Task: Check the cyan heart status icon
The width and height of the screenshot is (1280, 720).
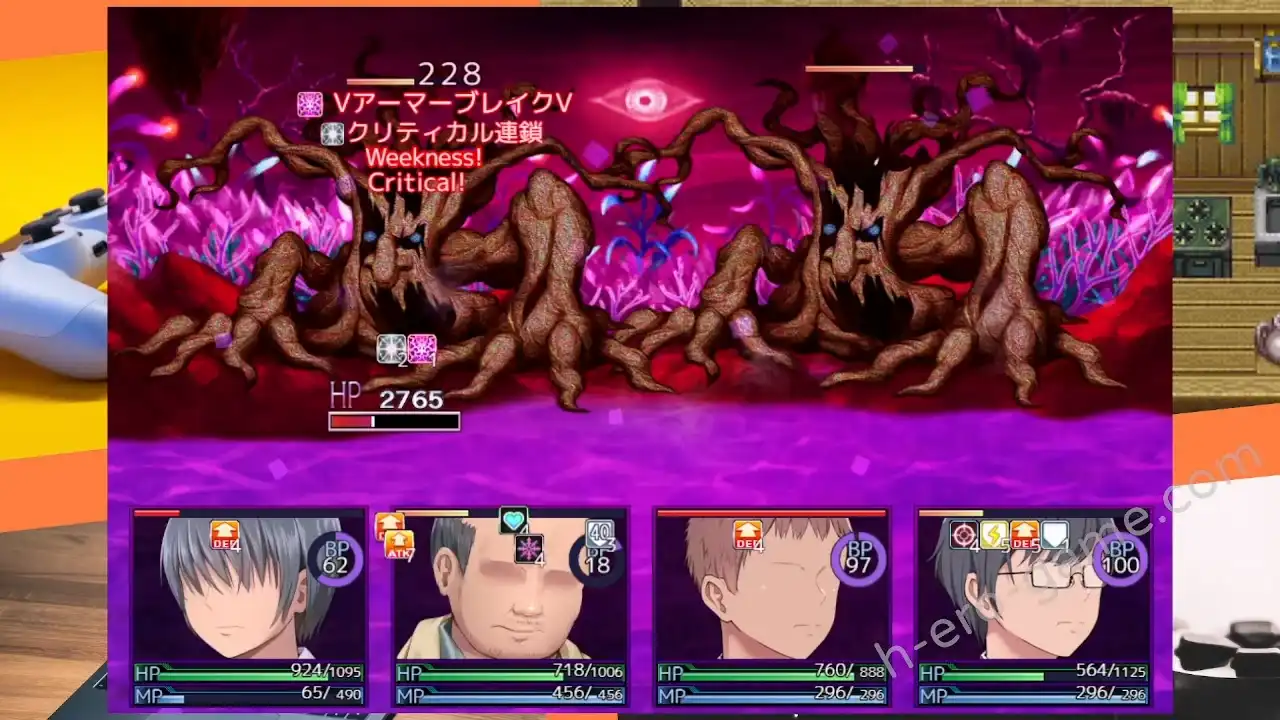Action: (513, 520)
